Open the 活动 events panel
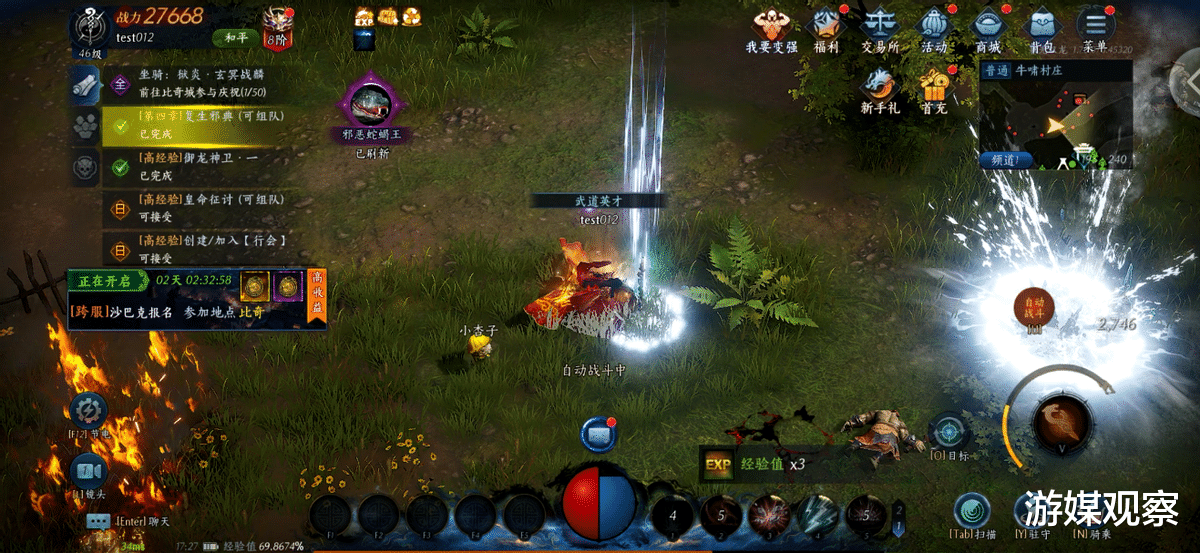Image resolution: width=1200 pixels, height=553 pixels. point(934,26)
